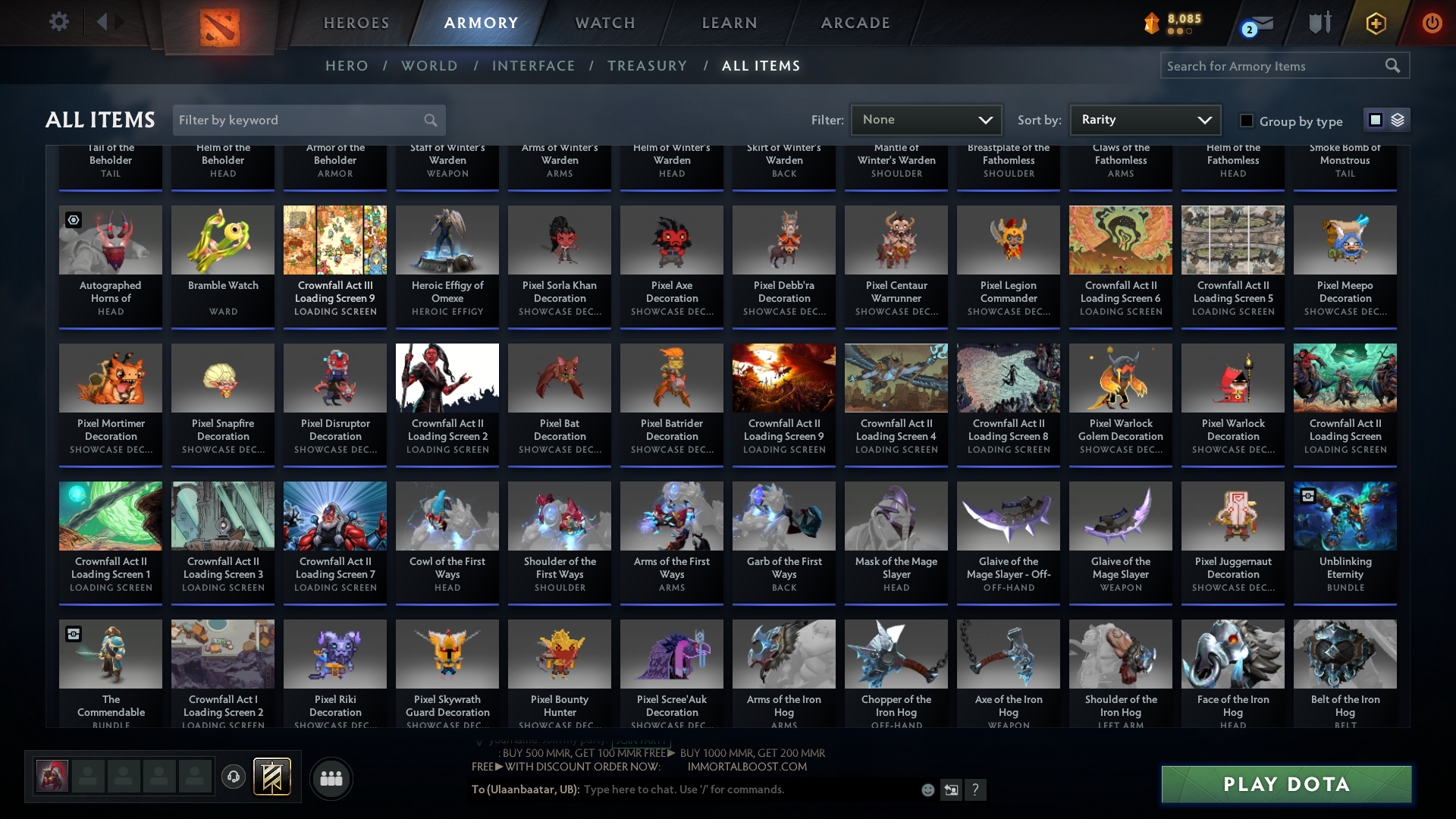
Task: Open the friends list icon near Play Dota
Action: point(331,778)
